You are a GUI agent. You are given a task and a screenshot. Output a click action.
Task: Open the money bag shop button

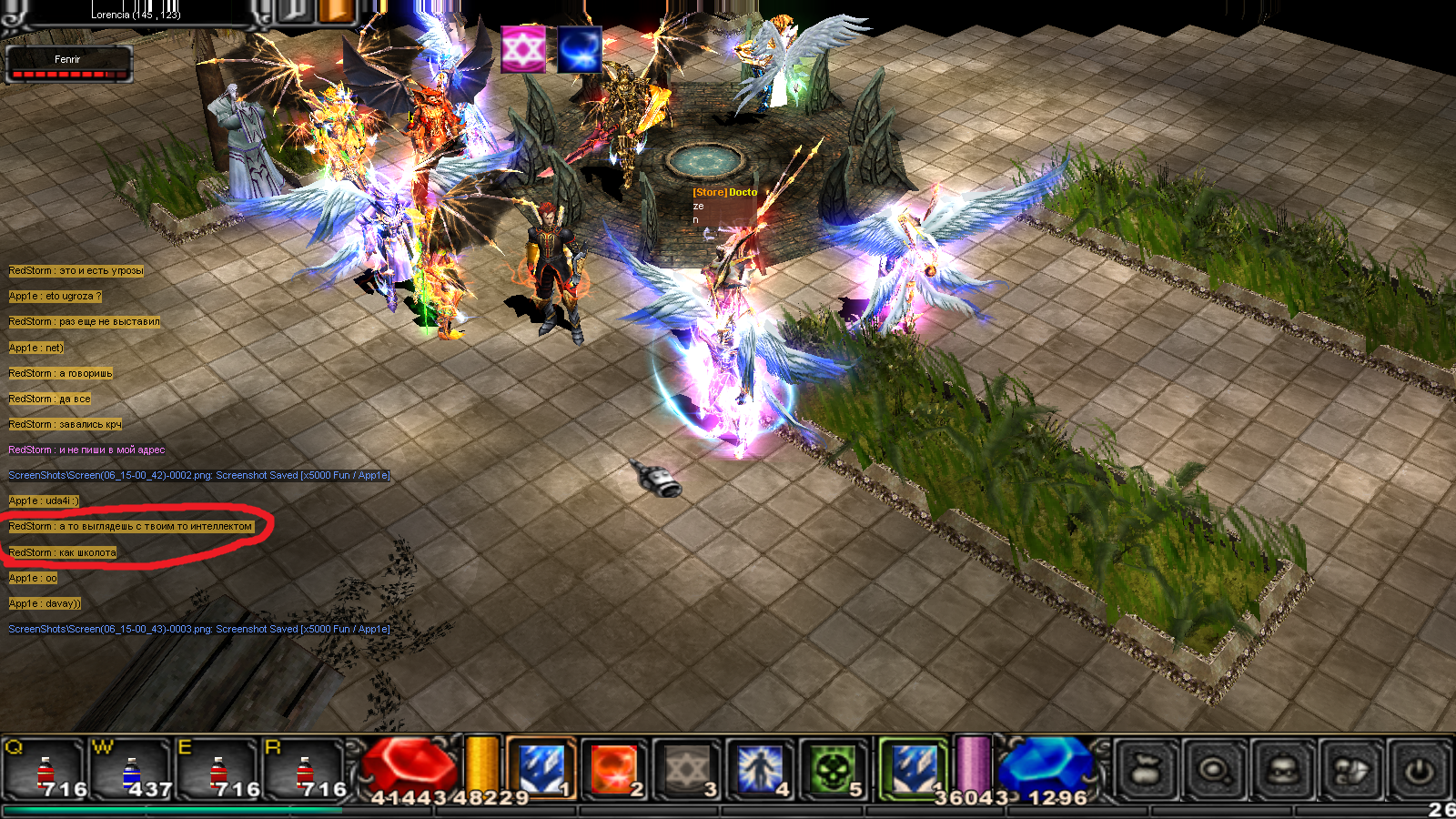(1148, 771)
